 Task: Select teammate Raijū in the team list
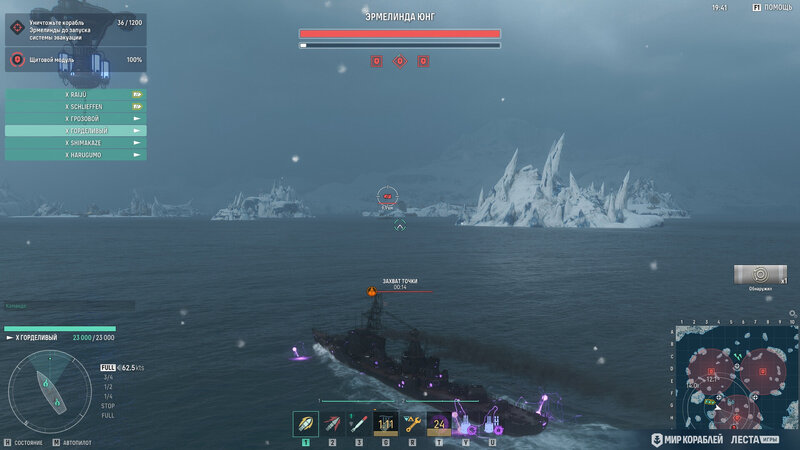click(x=76, y=94)
